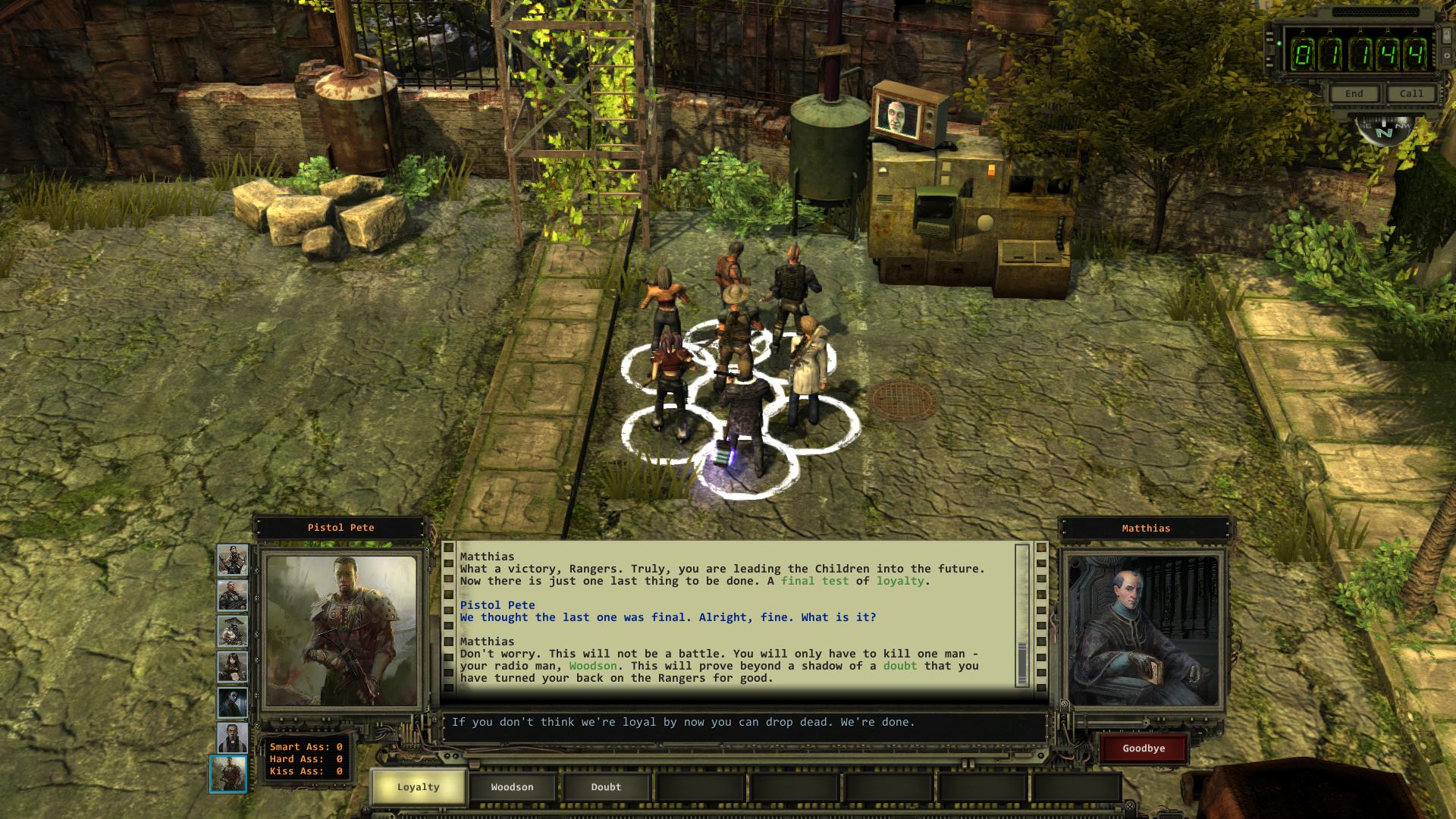The width and height of the screenshot is (1456, 819).
Task: Click the green 'doubt' keyword in dialogue text
Action: click(x=899, y=666)
